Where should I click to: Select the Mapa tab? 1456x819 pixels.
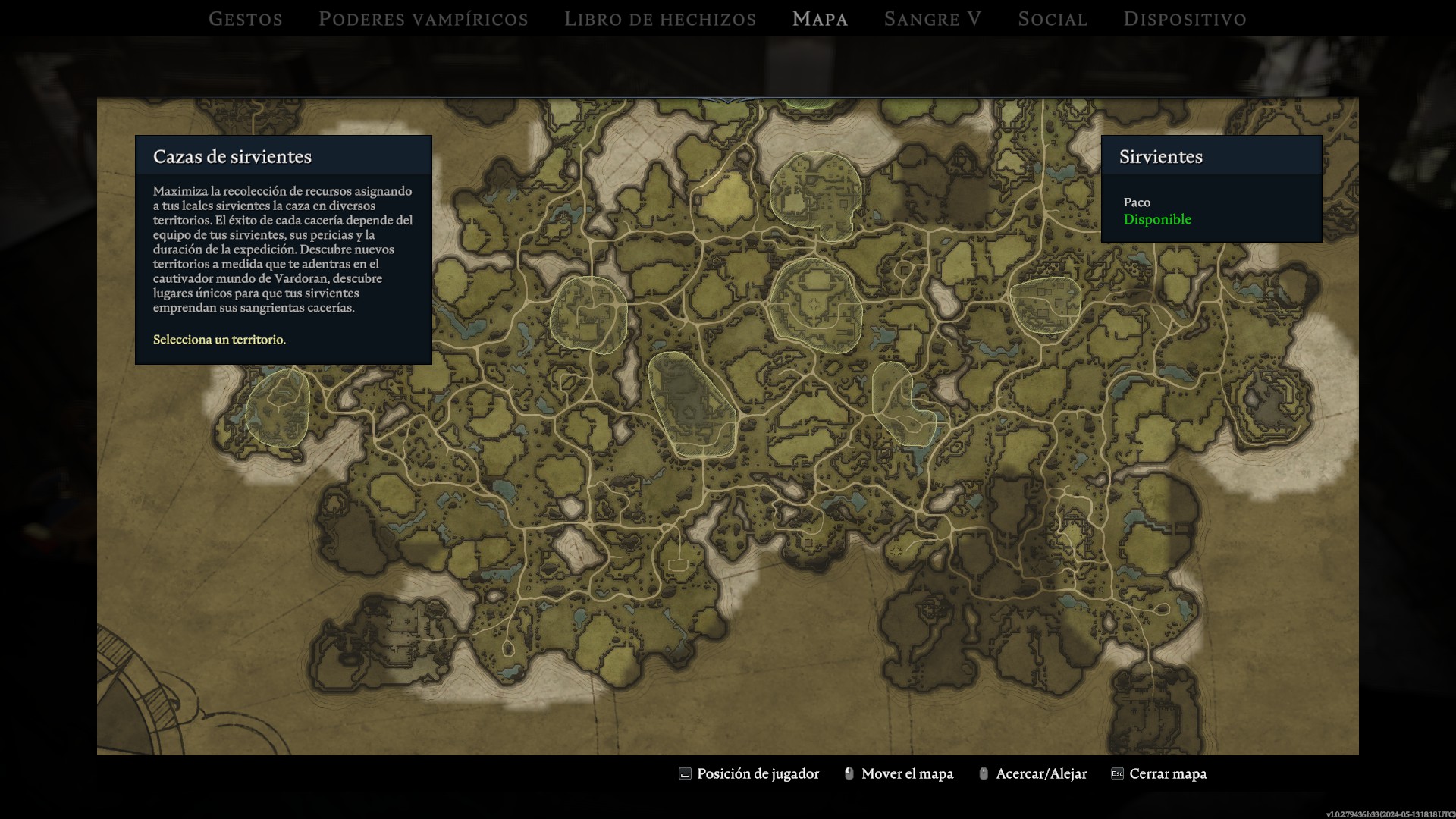(820, 19)
